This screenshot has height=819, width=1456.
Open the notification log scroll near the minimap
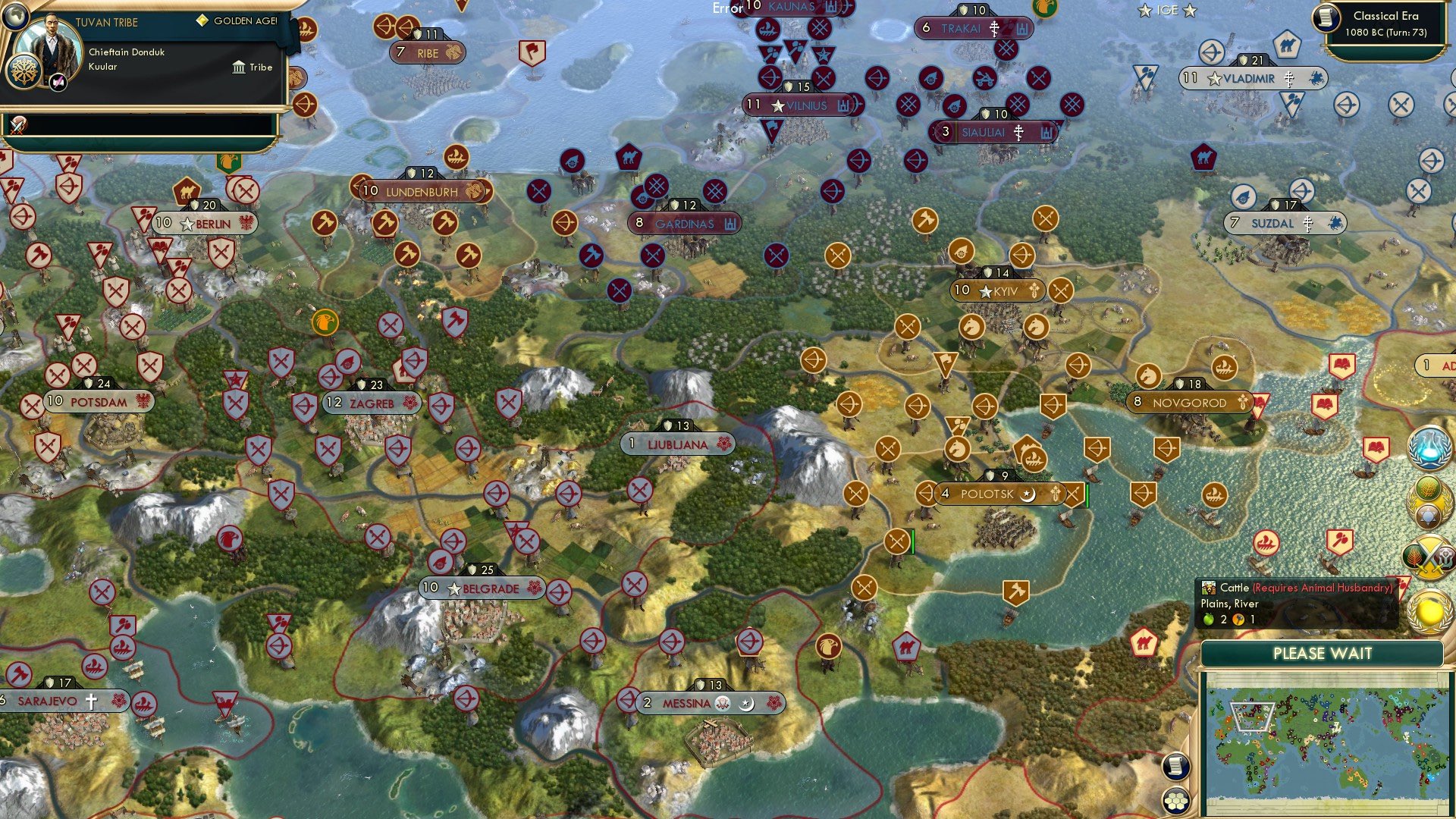tap(1178, 766)
